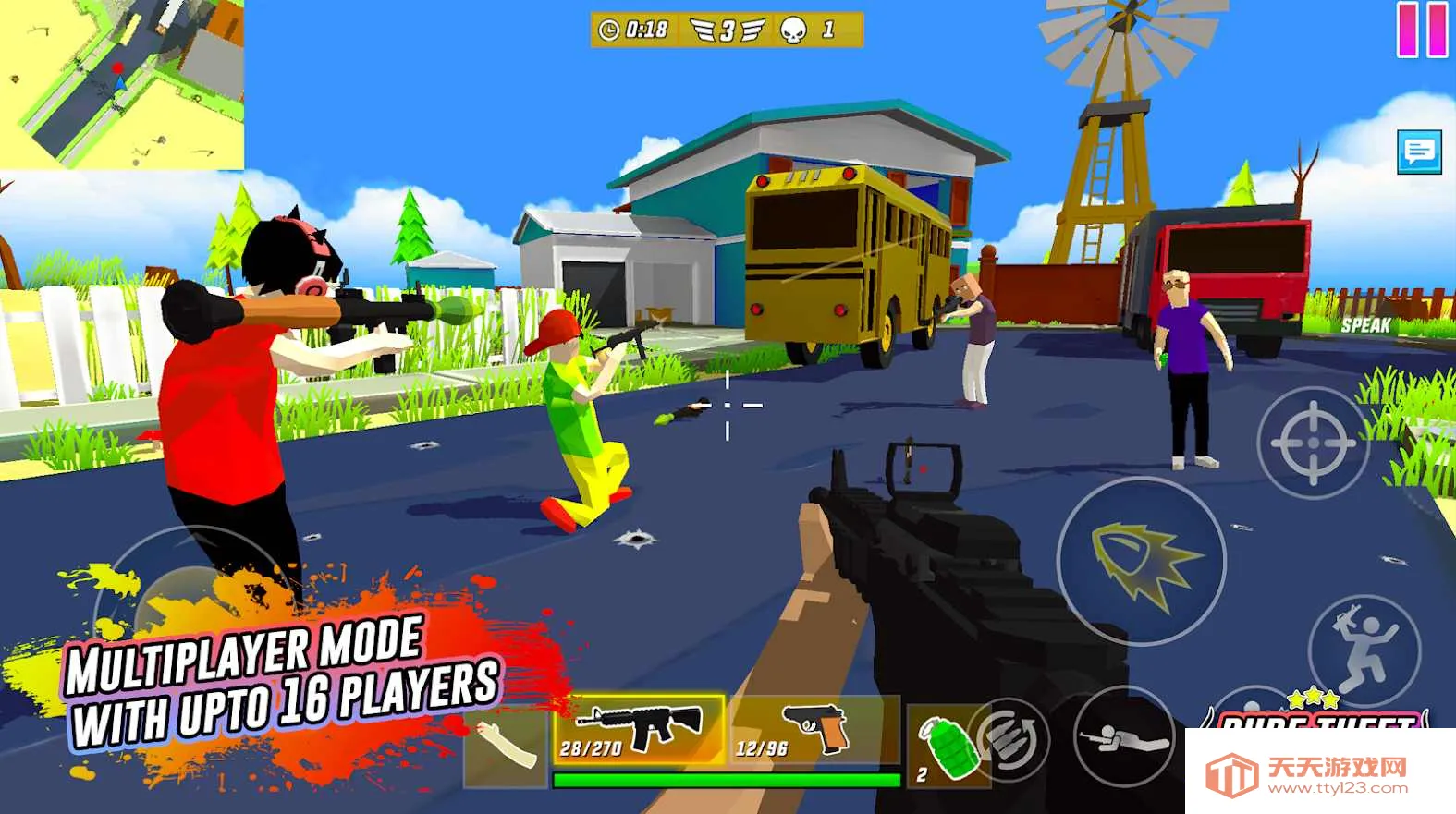1456x814 pixels.
Task: Tap the SPEAK voice chat label
Action: tap(1365, 325)
